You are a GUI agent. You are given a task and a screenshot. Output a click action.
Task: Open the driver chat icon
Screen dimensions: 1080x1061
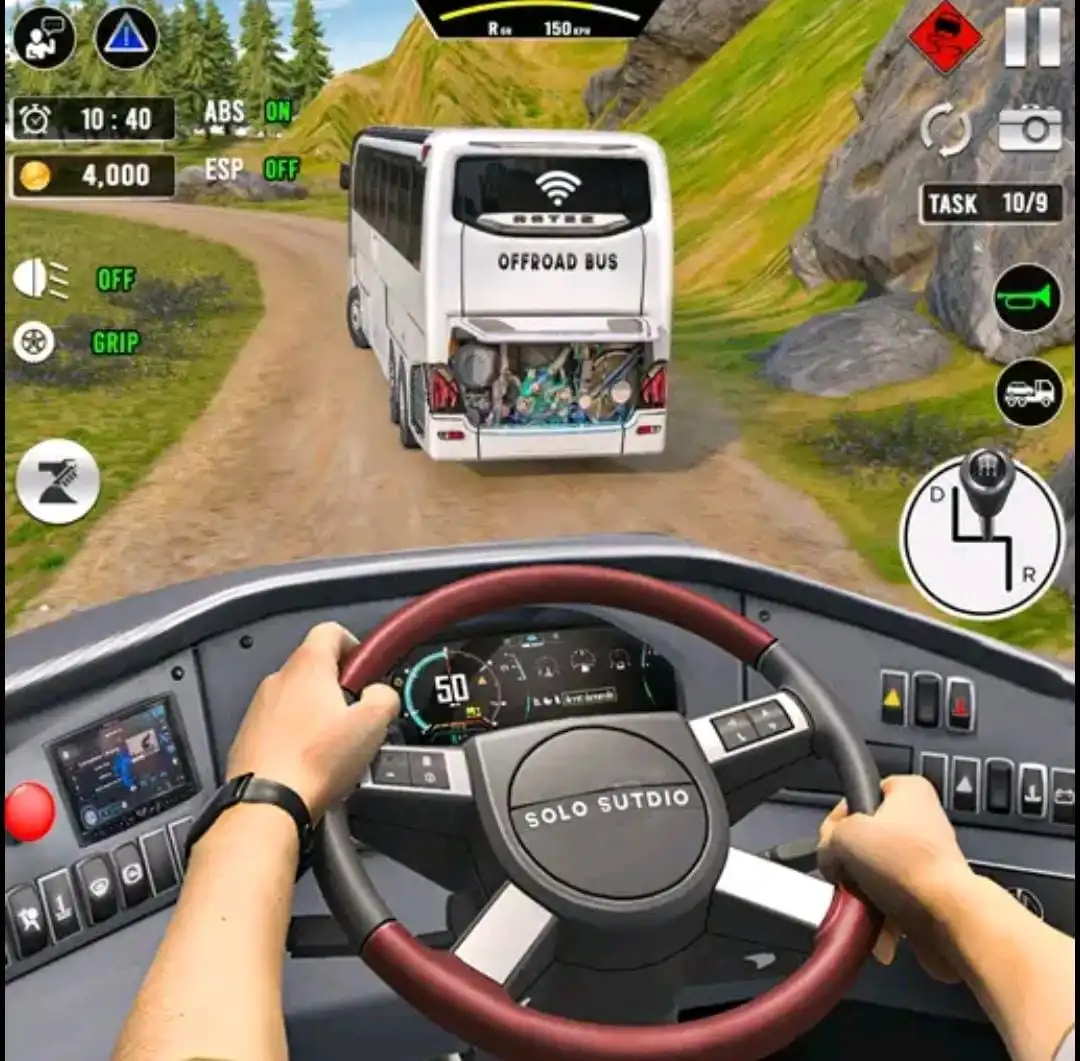pyautogui.click(x=44, y=37)
